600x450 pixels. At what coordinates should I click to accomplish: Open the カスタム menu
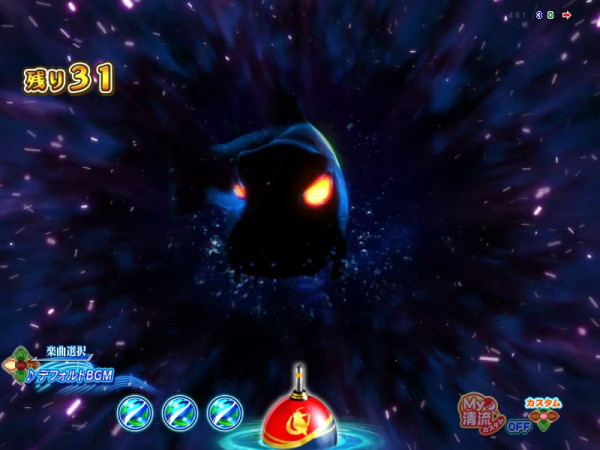[x=543, y=403]
